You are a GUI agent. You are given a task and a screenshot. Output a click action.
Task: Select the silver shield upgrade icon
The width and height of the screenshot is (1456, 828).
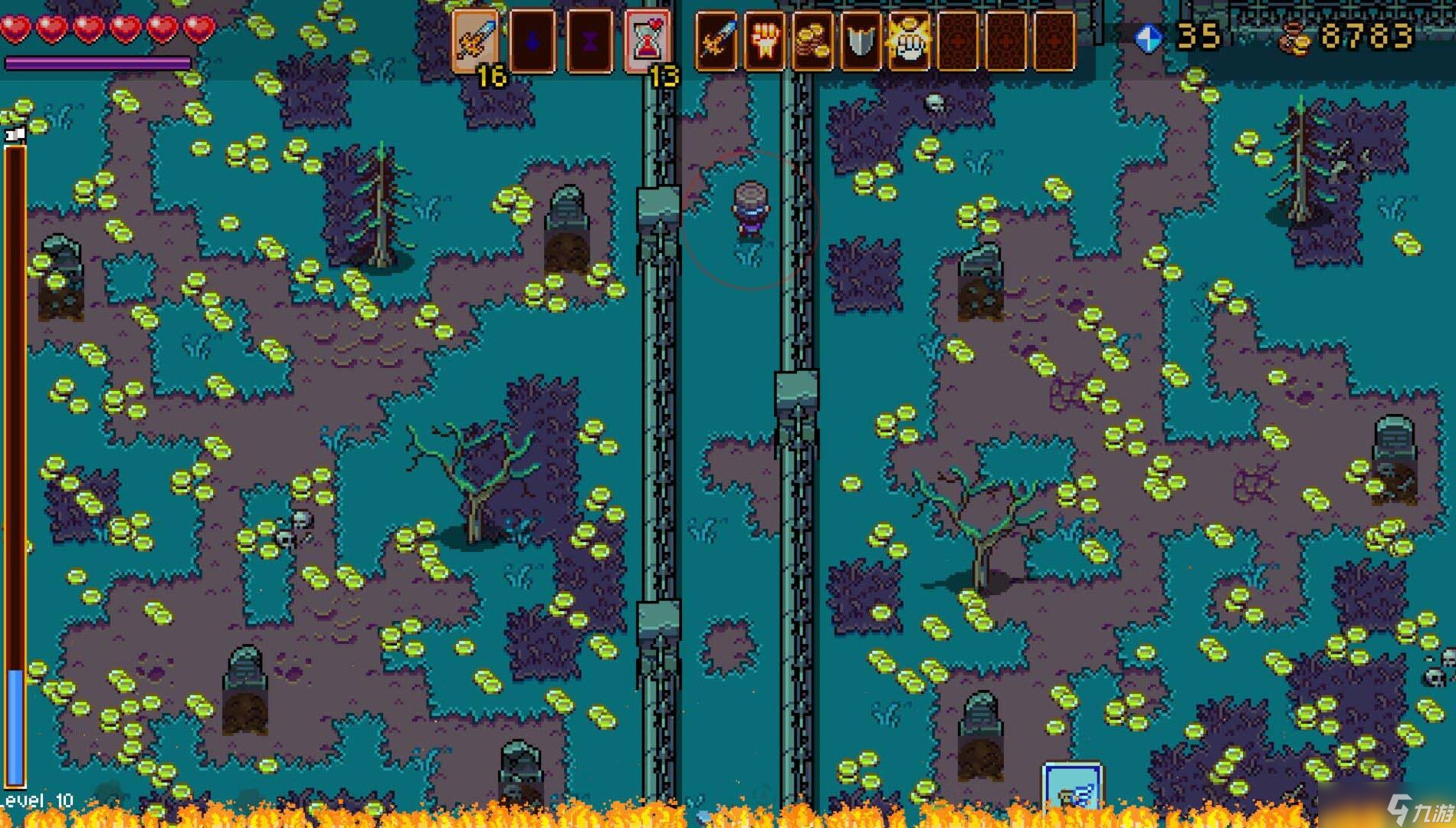tap(861, 41)
